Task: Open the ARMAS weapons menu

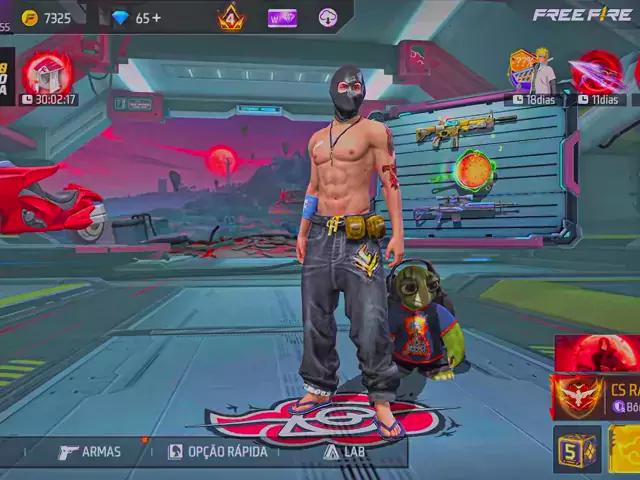Action: click(90, 452)
